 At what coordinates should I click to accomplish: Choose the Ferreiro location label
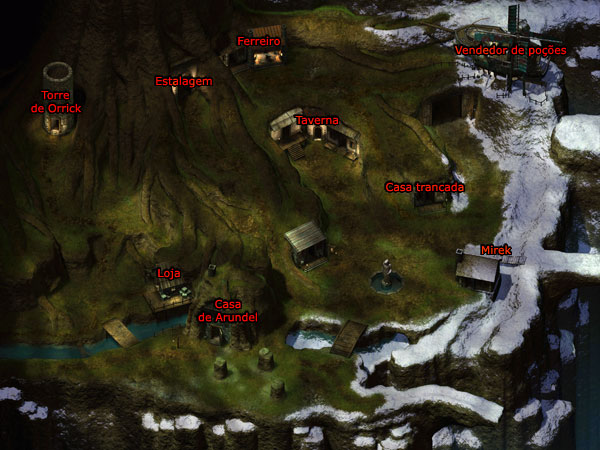click(x=259, y=42)
